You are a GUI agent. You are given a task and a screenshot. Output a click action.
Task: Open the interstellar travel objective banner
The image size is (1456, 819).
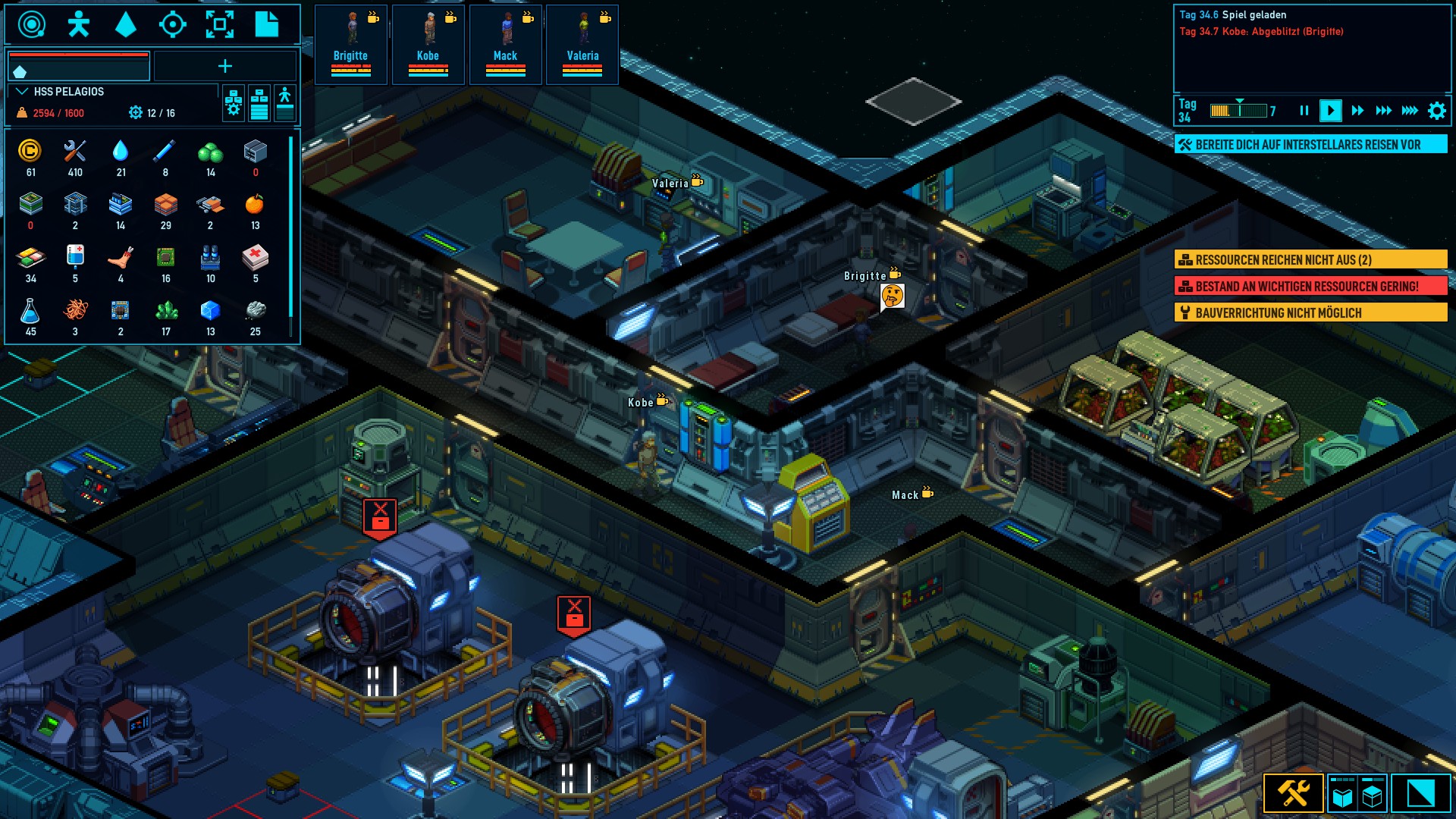[1310, 144]
